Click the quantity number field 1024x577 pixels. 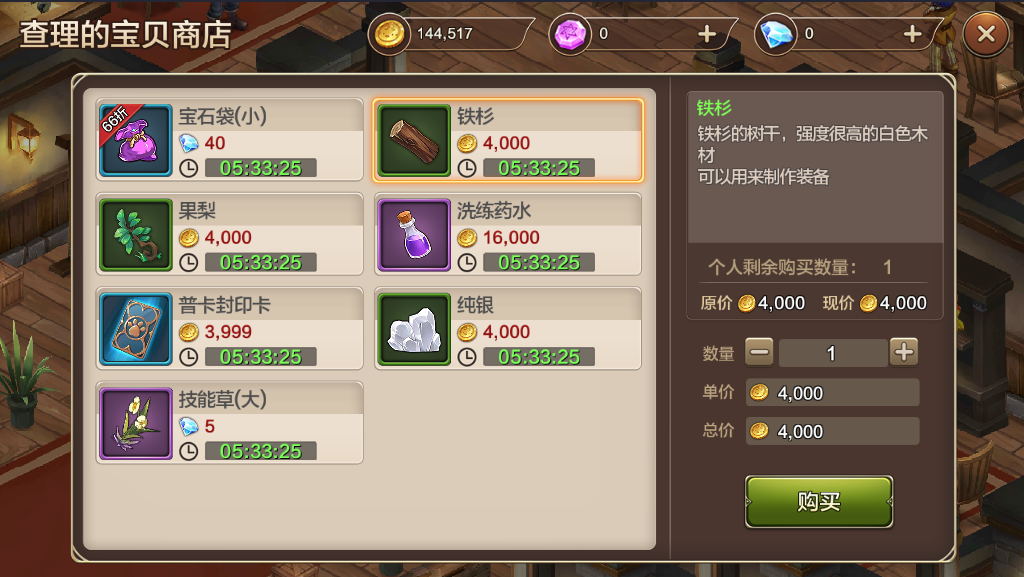point(832,353)
